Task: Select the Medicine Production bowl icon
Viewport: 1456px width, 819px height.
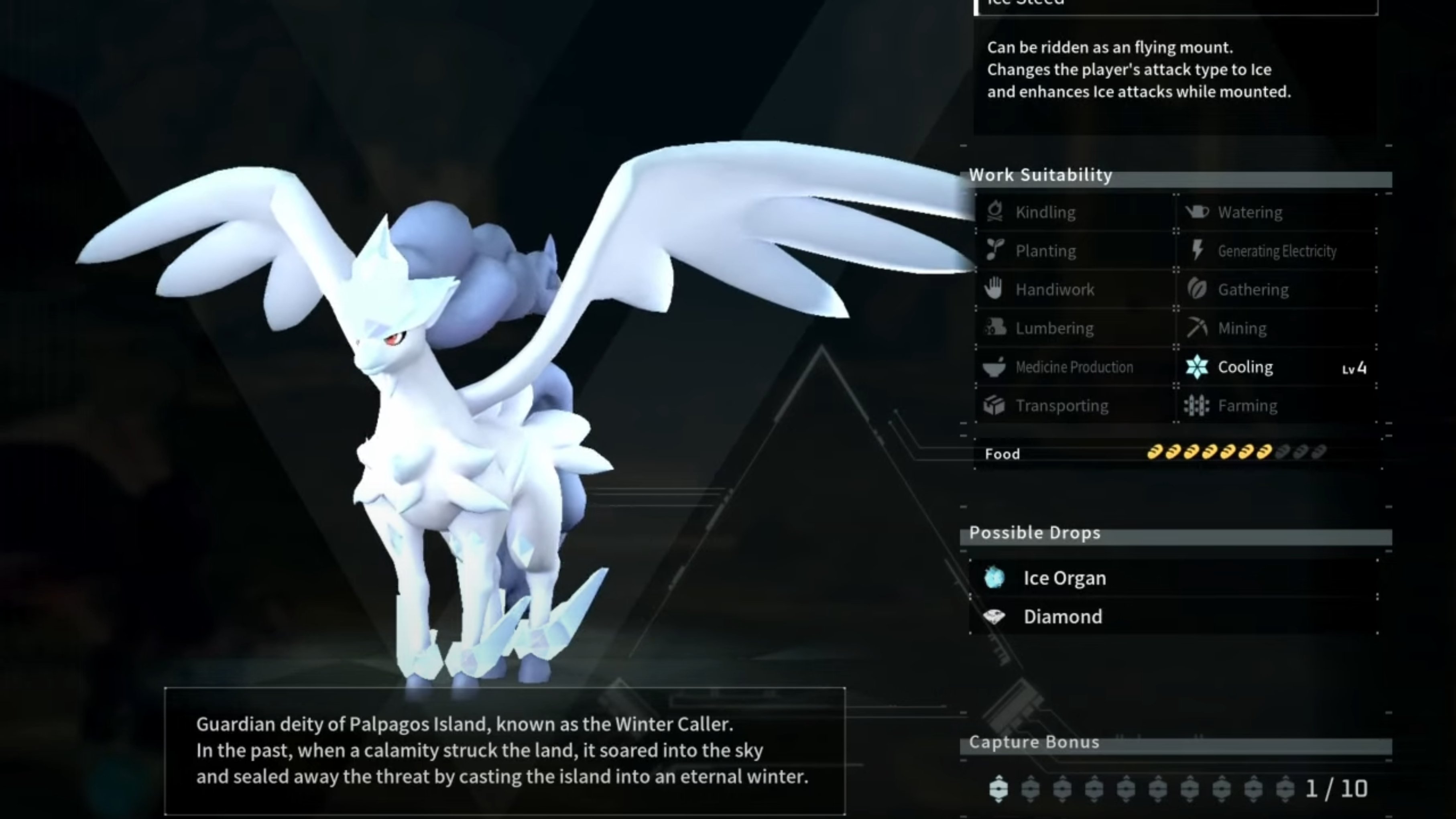Action: (995, 366)
